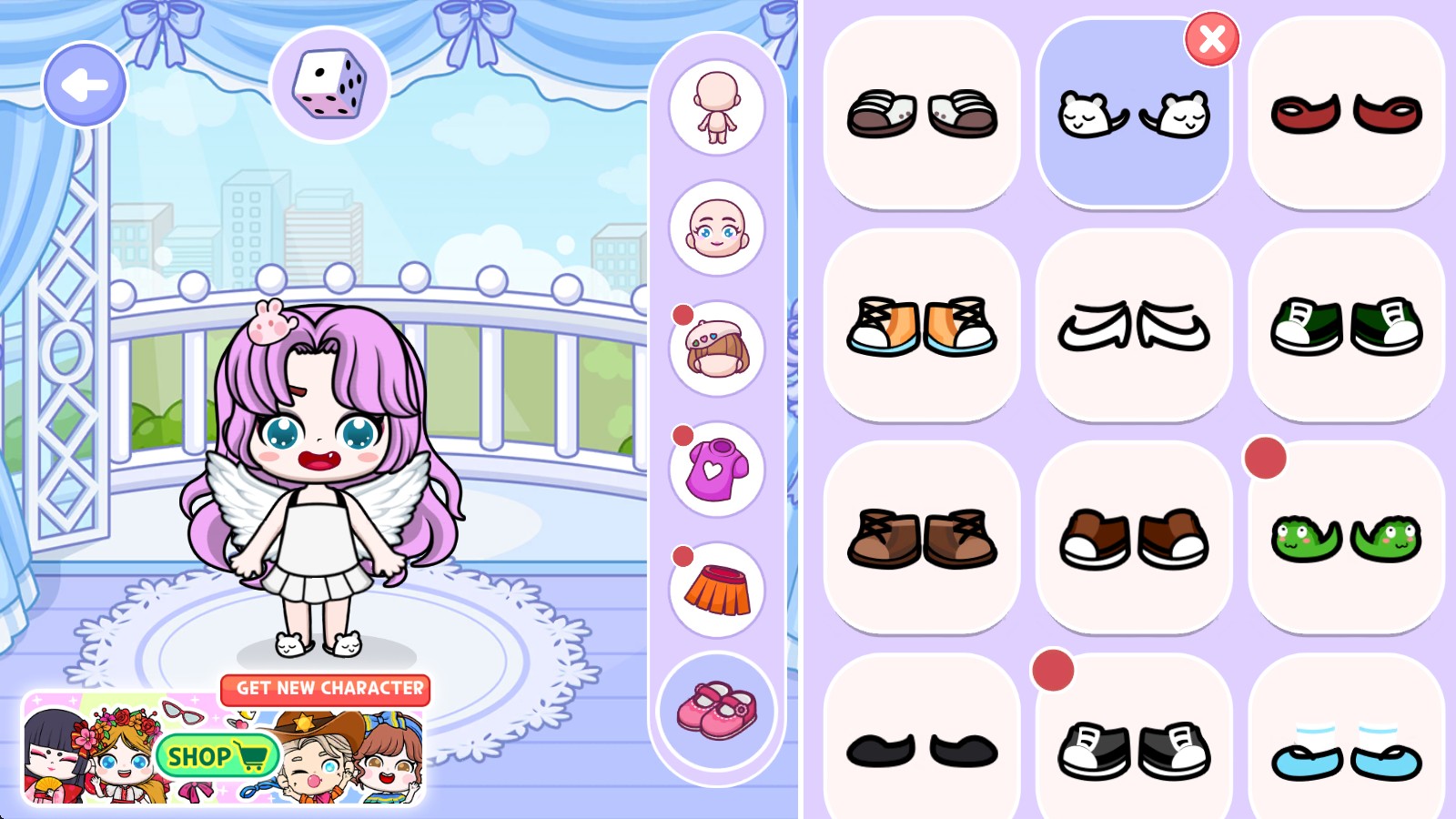Screen dimensions: 1456x819
Task: Pick the orange high-top sneakers
Action: point(922,326)
